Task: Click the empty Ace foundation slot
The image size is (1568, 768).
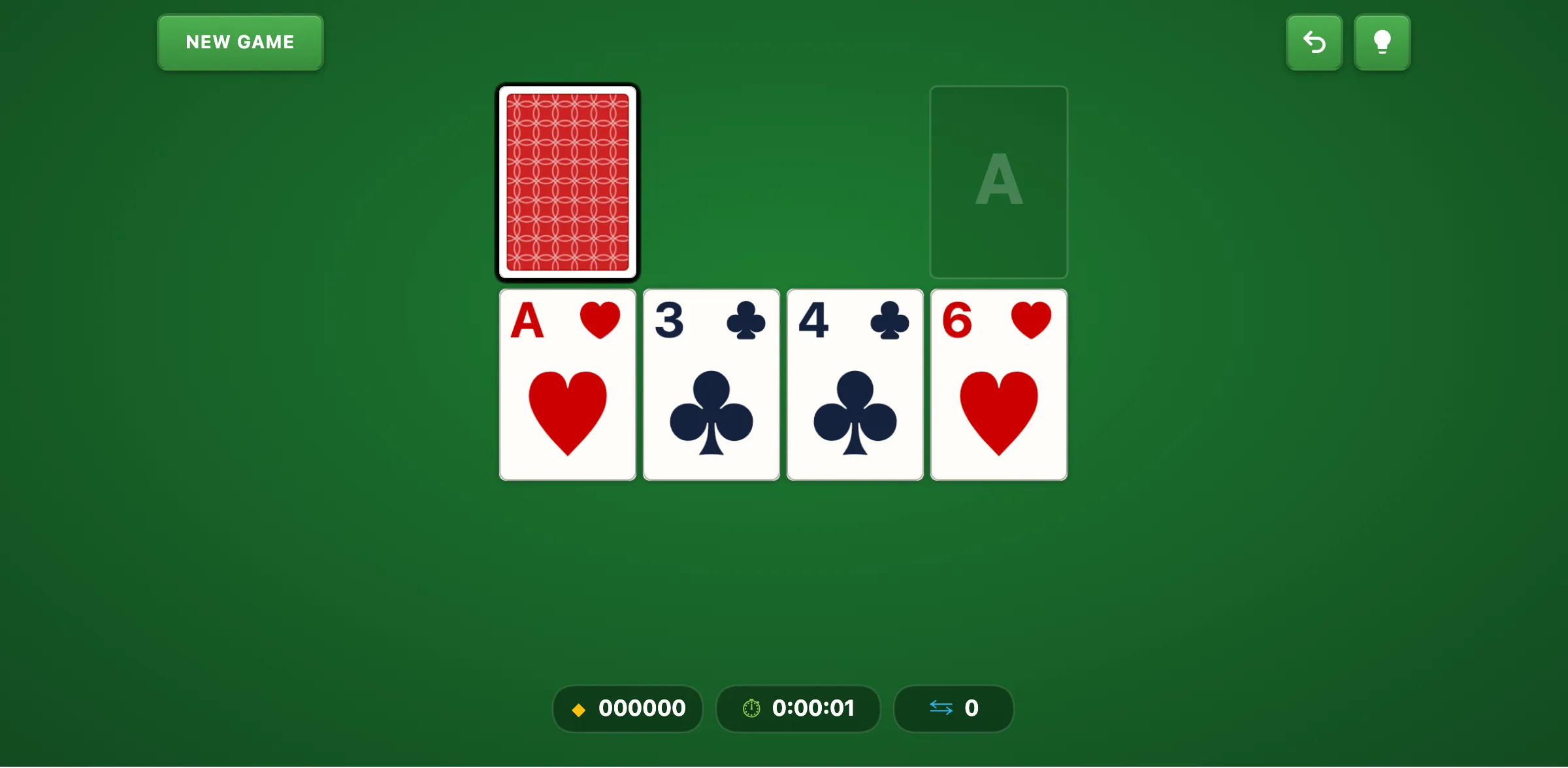Action: coord(998,182)
